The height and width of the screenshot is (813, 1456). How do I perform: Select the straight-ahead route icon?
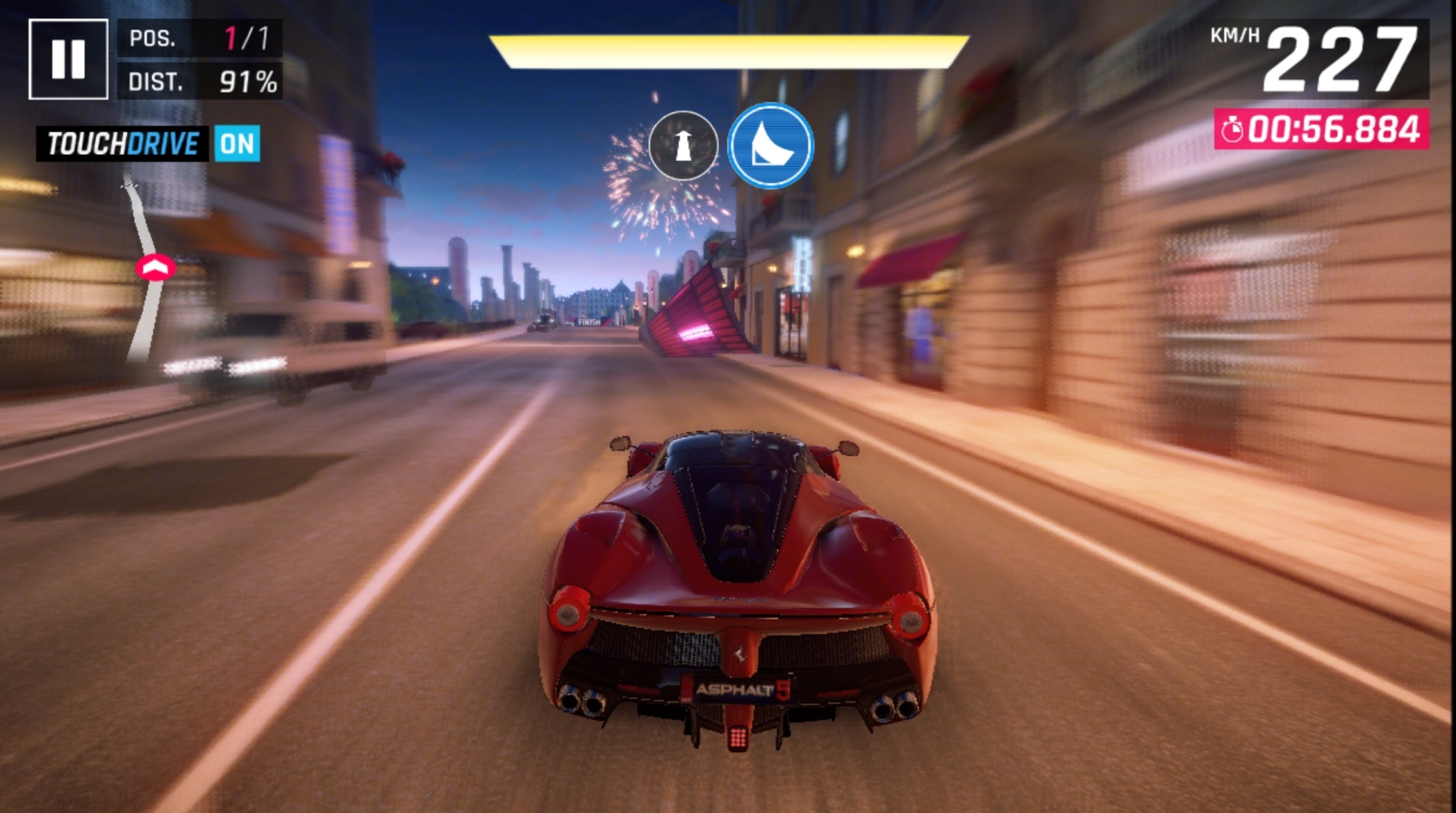pos(683,145)
